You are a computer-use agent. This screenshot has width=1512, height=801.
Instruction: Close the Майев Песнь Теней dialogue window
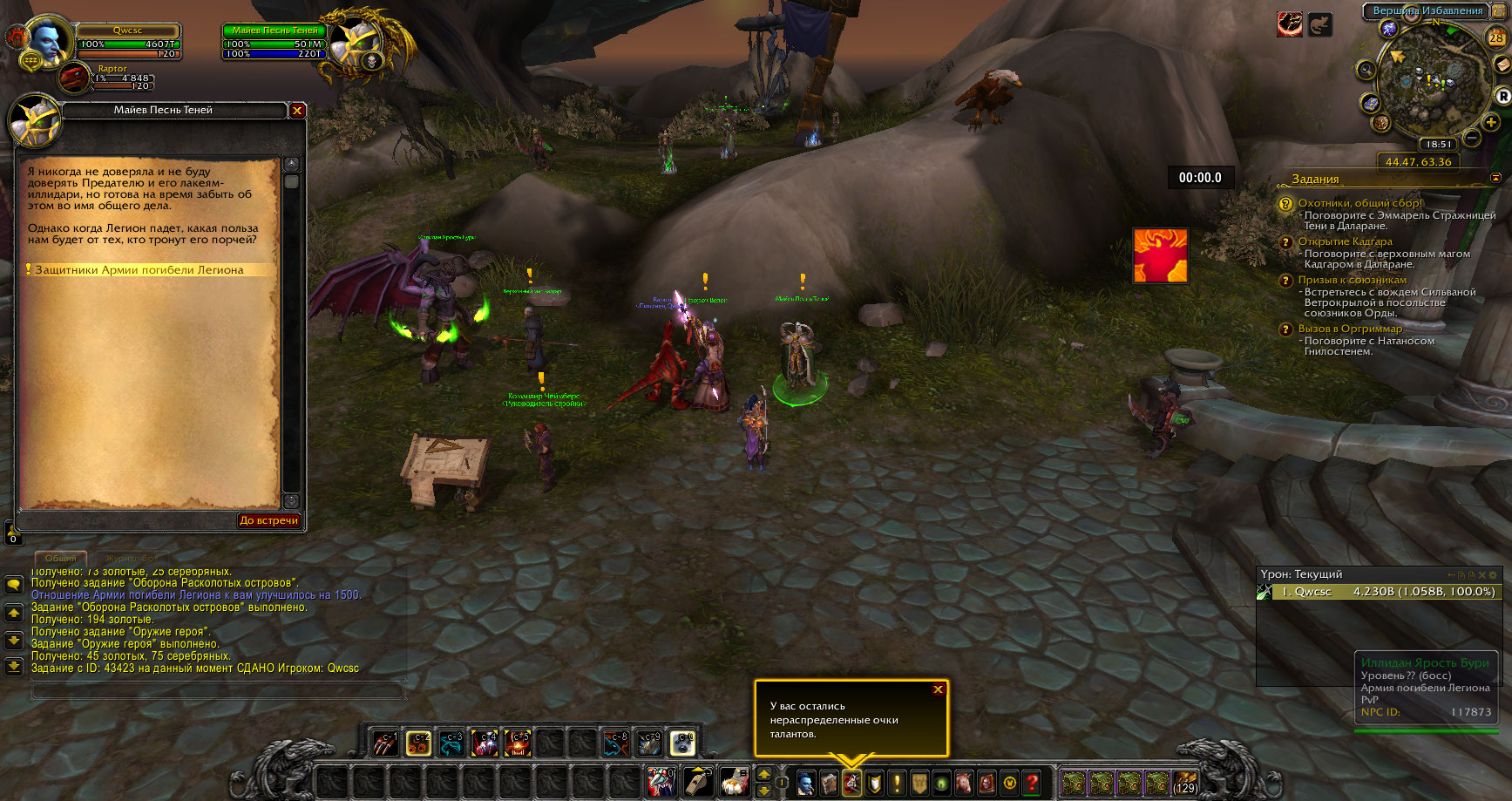pyautogui.click(x=297, y=111)
